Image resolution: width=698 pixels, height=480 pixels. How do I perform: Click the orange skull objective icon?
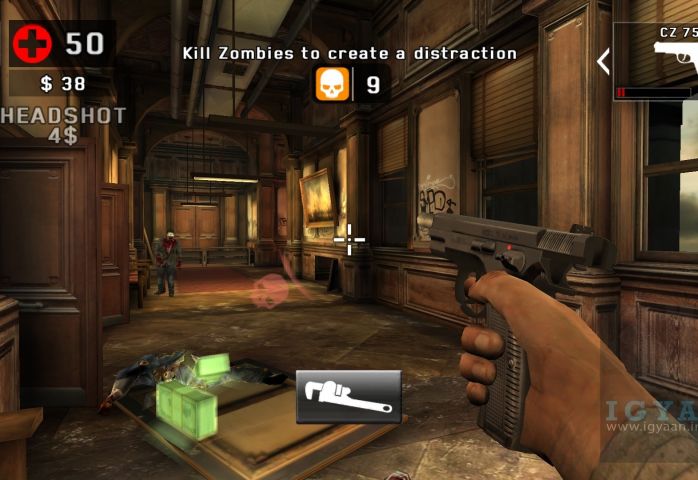coord(333,84)
